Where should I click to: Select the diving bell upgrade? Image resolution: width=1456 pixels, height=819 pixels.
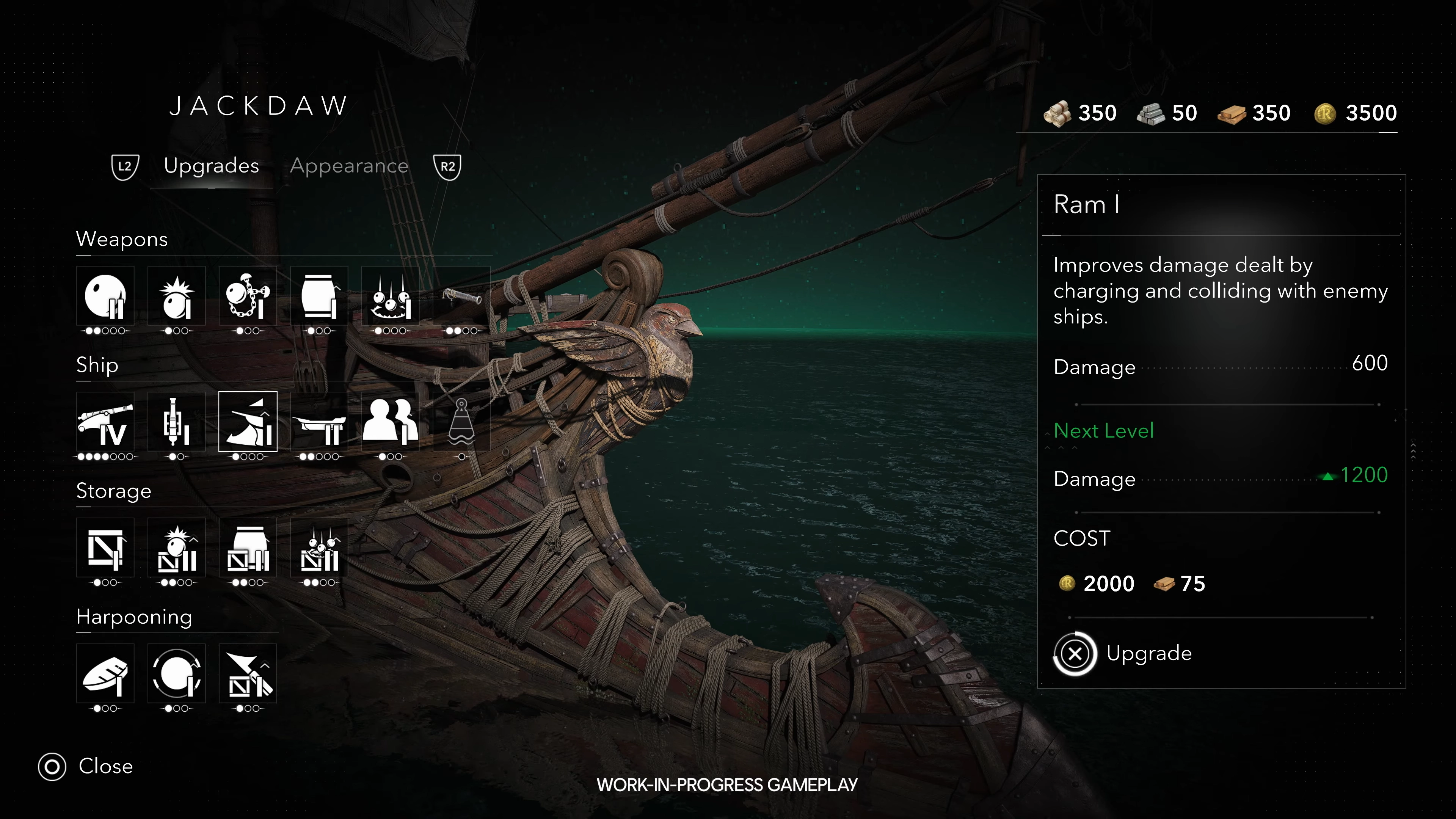pyautogui.click(x=461, y=422)
